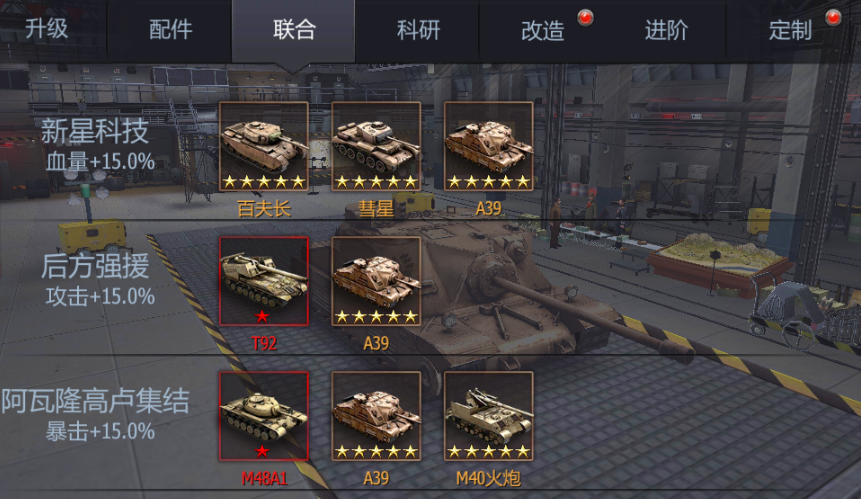The width and height of the screenshot is (861, 499).
Task: Select the red-framed T92 tank card
Action: [x=264, y=281]
